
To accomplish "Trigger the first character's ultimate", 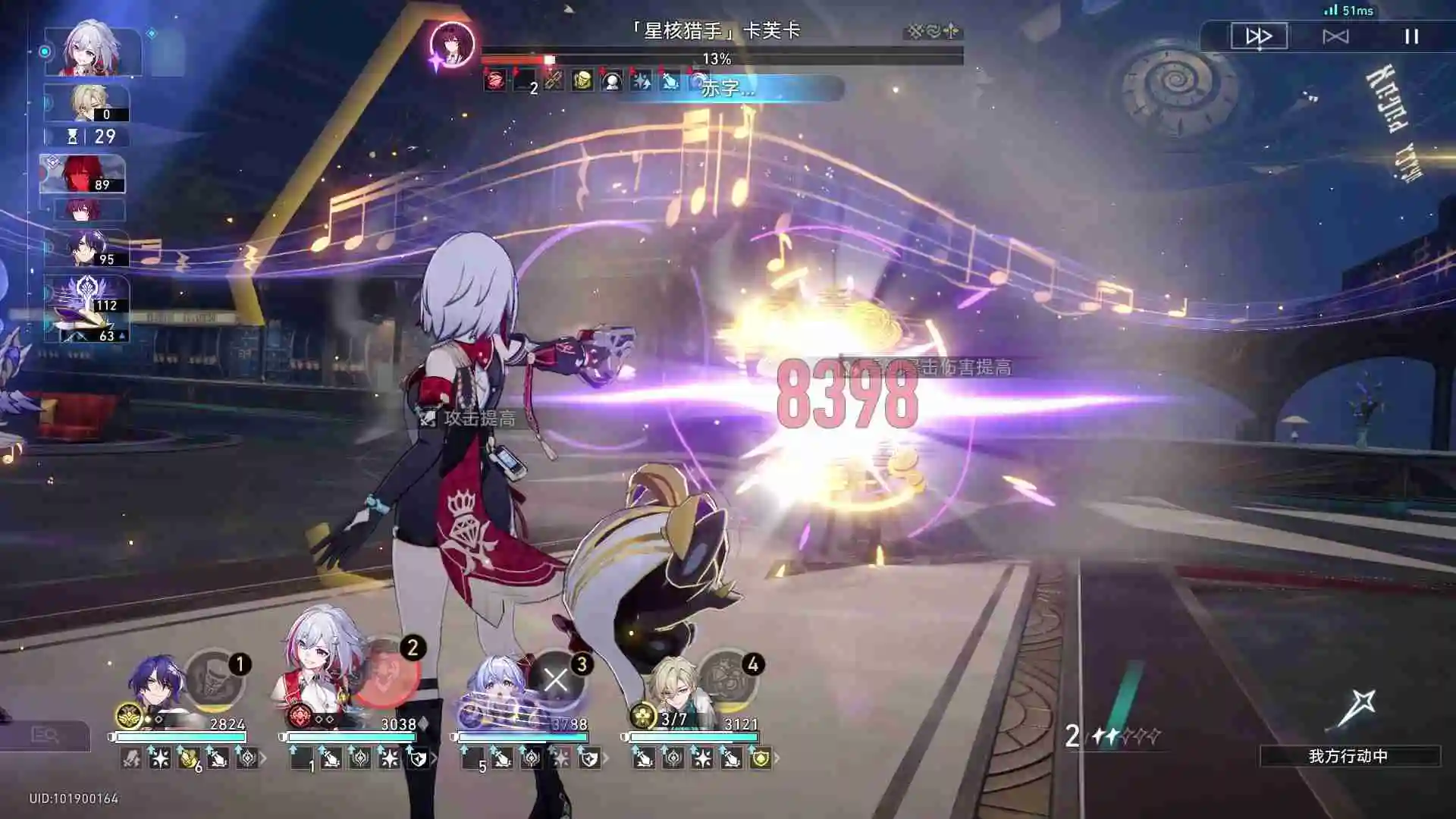I will tap(215, 679).
